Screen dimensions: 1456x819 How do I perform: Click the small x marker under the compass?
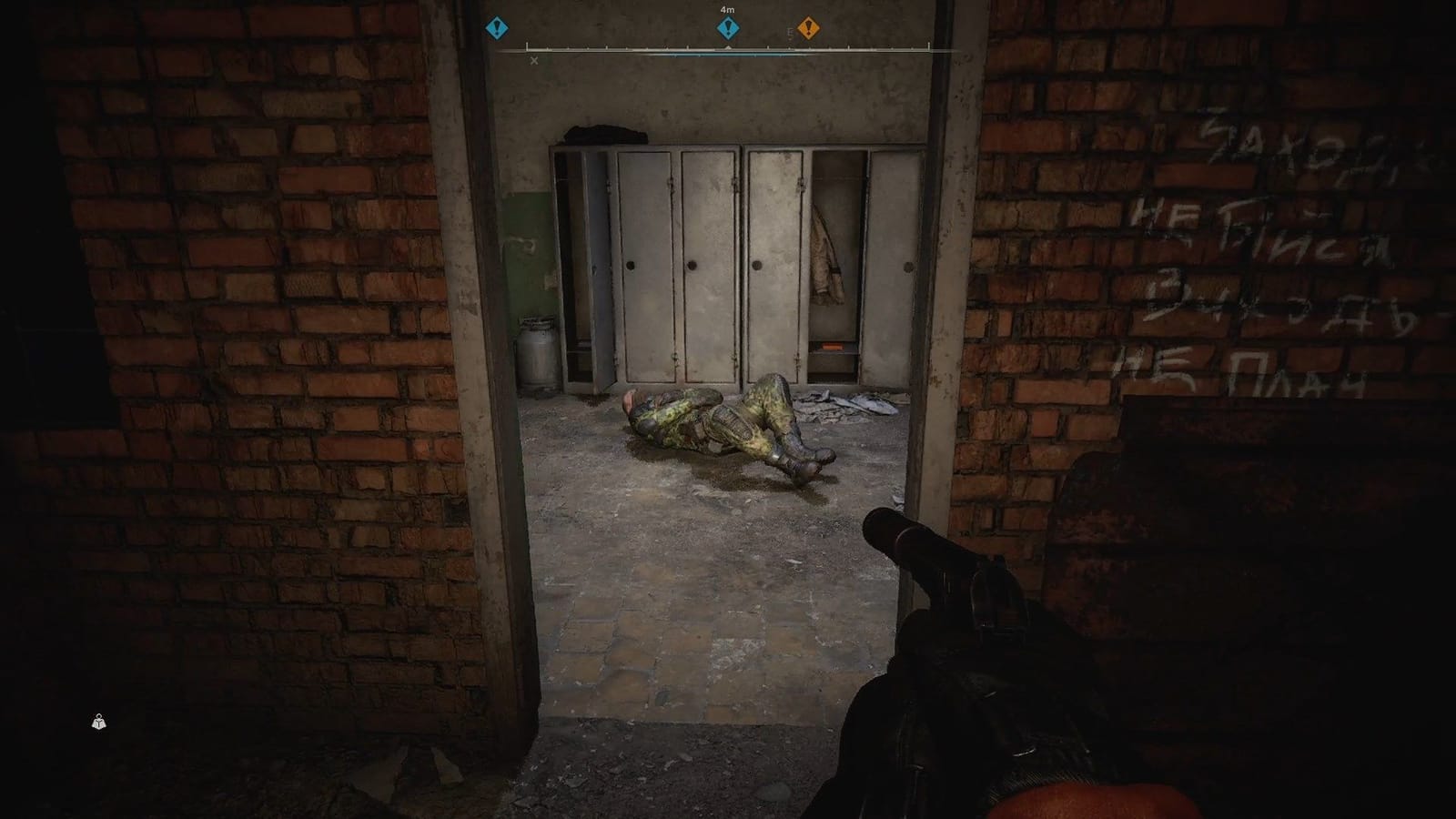pyautogui.click(x=533, y=58)
